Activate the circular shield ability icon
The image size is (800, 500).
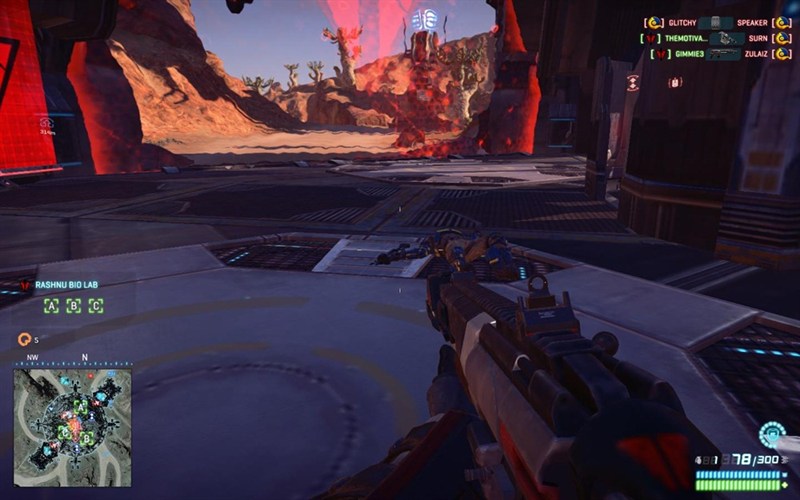[771, 434]
